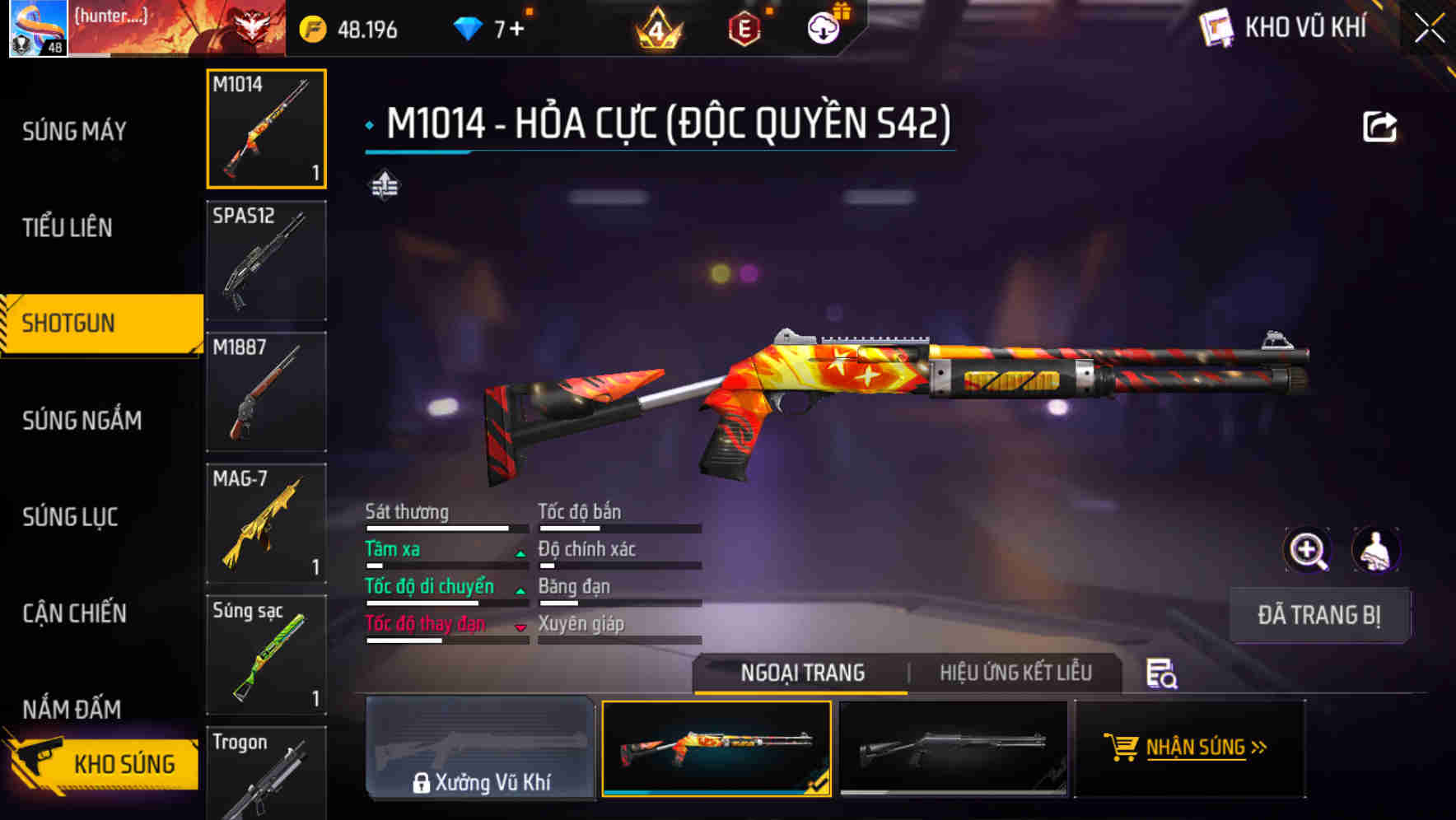This screenshot has width=1456, height=820.
Task: Select the SPAS12 weapon thumbnail
Action: pos(265,260)
